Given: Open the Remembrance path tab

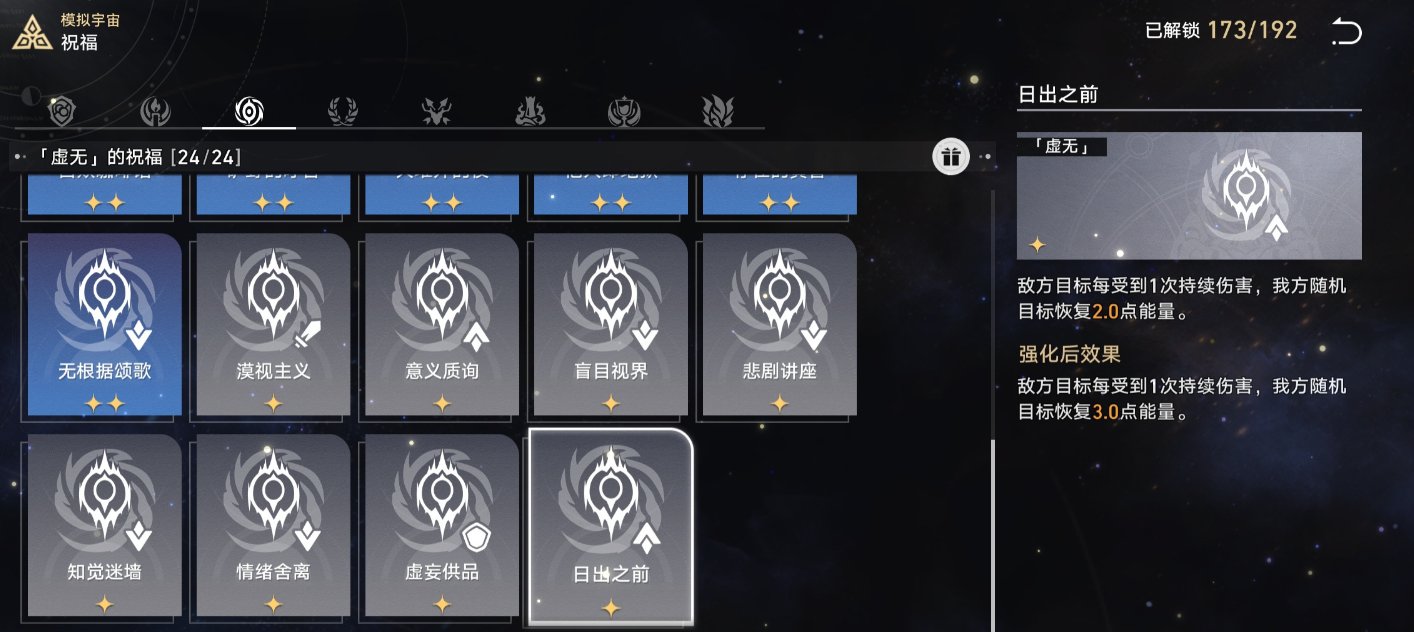Looking at the screenshot, I should coord(156,111).
